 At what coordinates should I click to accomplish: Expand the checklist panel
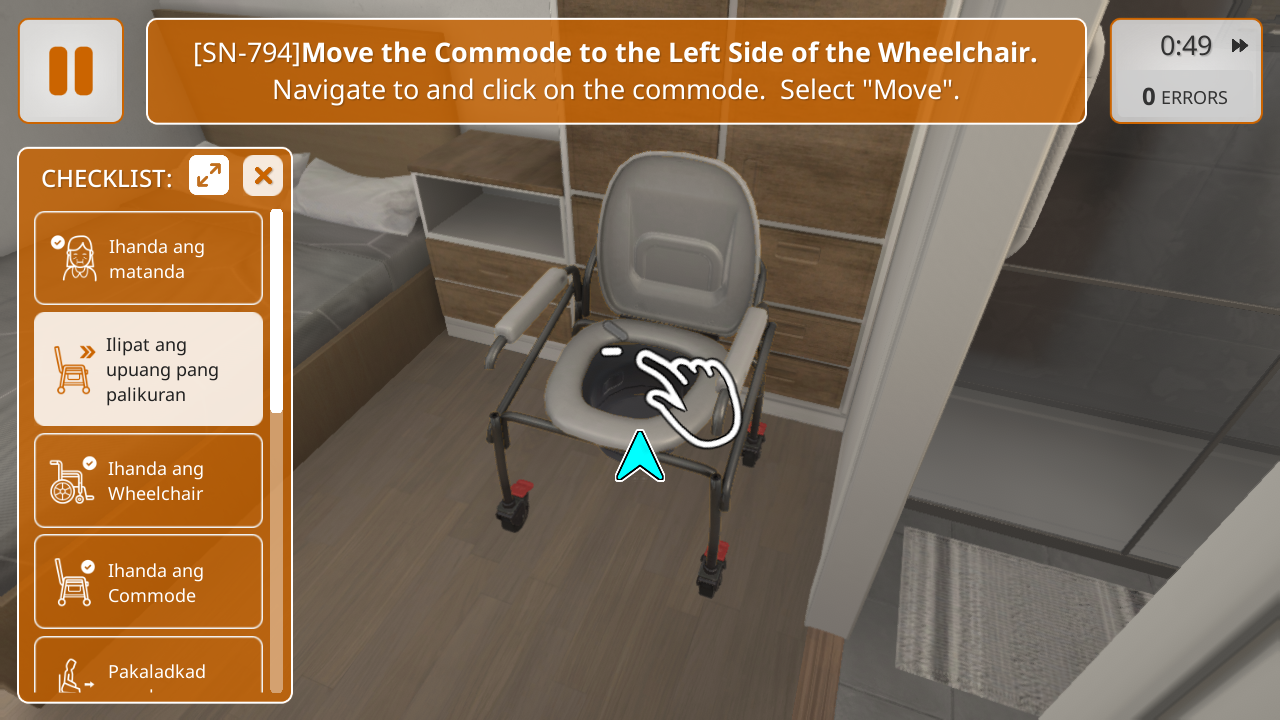[x=209, y=176]
